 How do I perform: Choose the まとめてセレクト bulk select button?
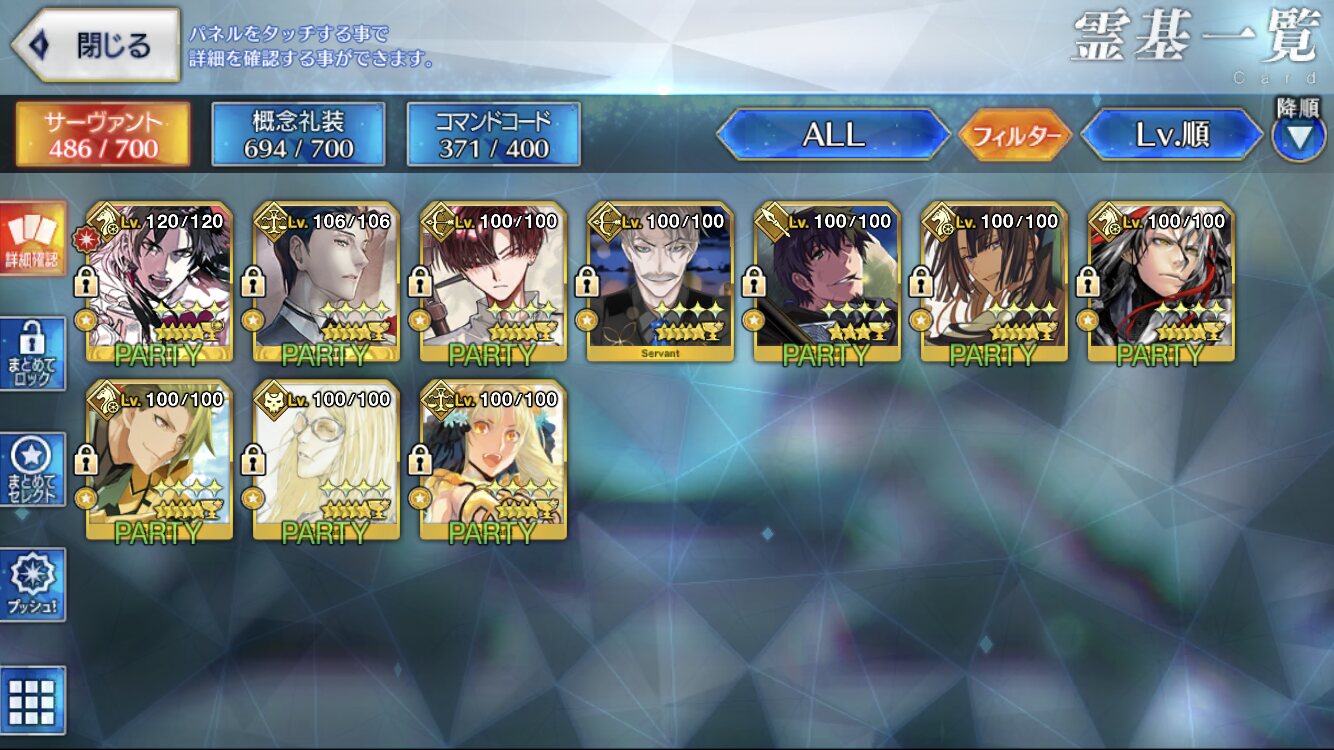(32, 469)
